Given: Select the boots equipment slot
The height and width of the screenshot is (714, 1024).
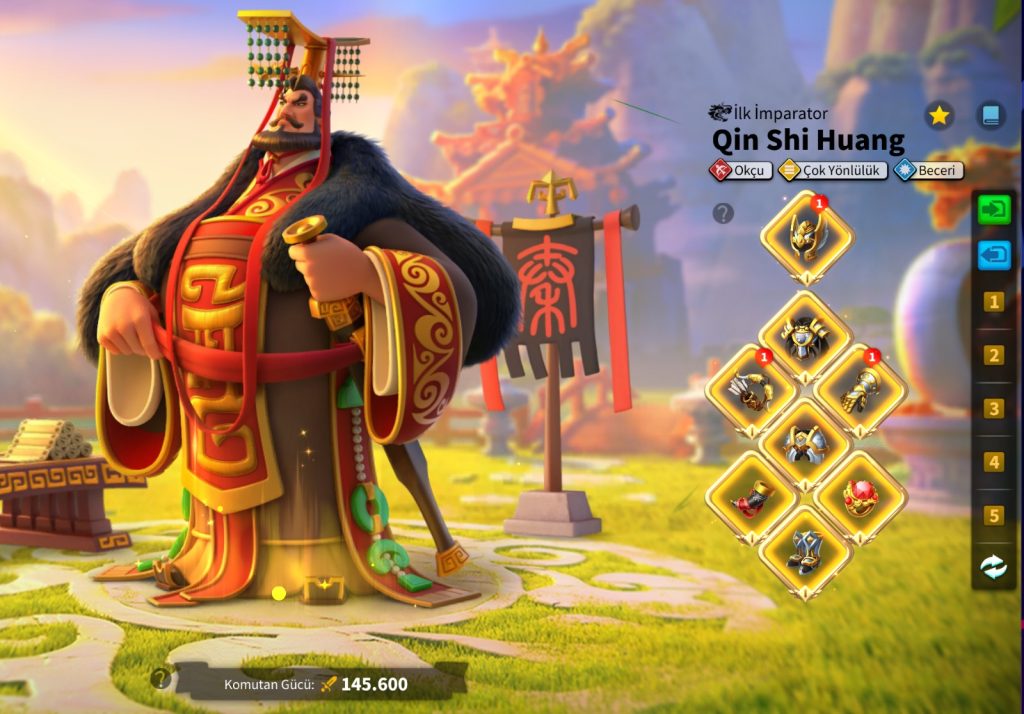Looking at the screenshot, I should [806, 552].
